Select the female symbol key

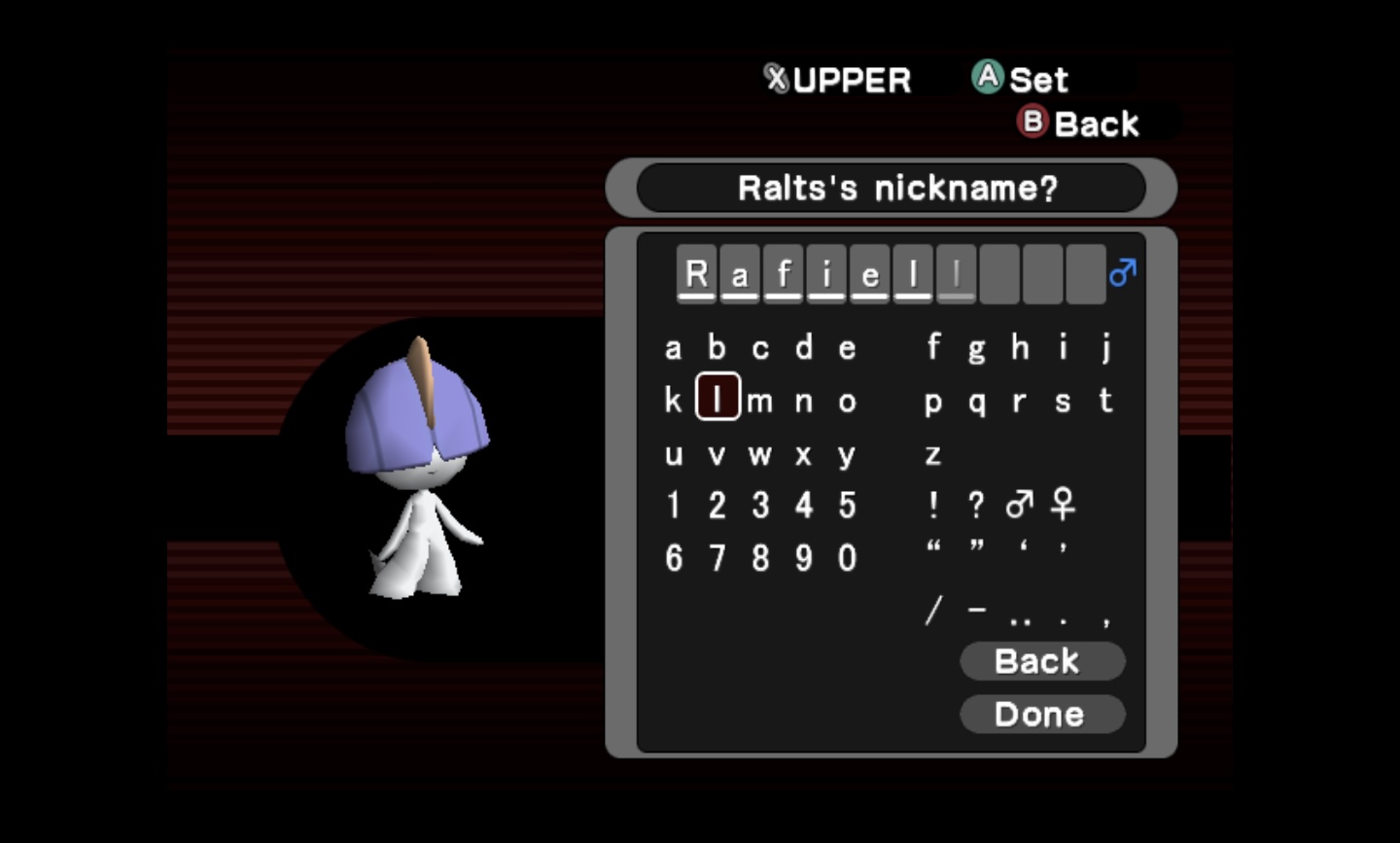(1063, 505)
